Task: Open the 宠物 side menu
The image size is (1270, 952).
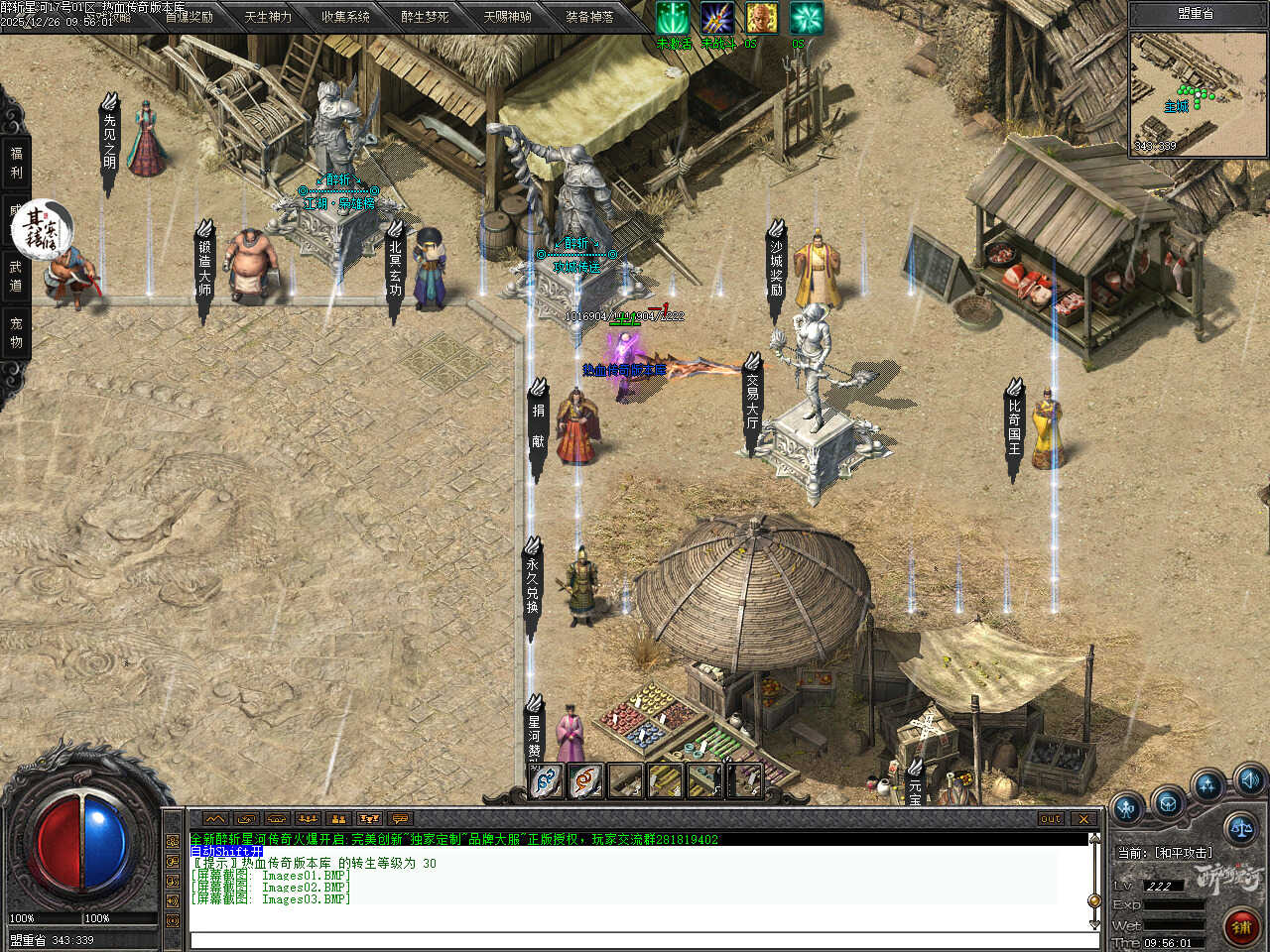Action: click(16, 332)
